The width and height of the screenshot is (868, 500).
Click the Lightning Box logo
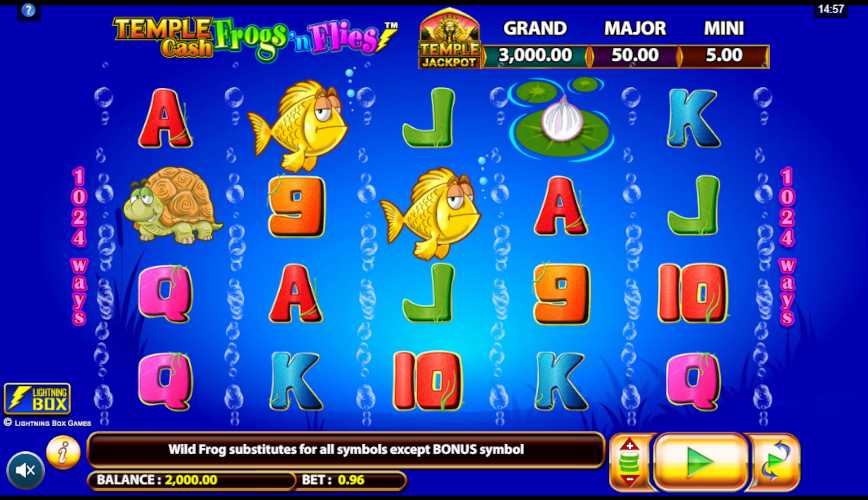(37, 398)
